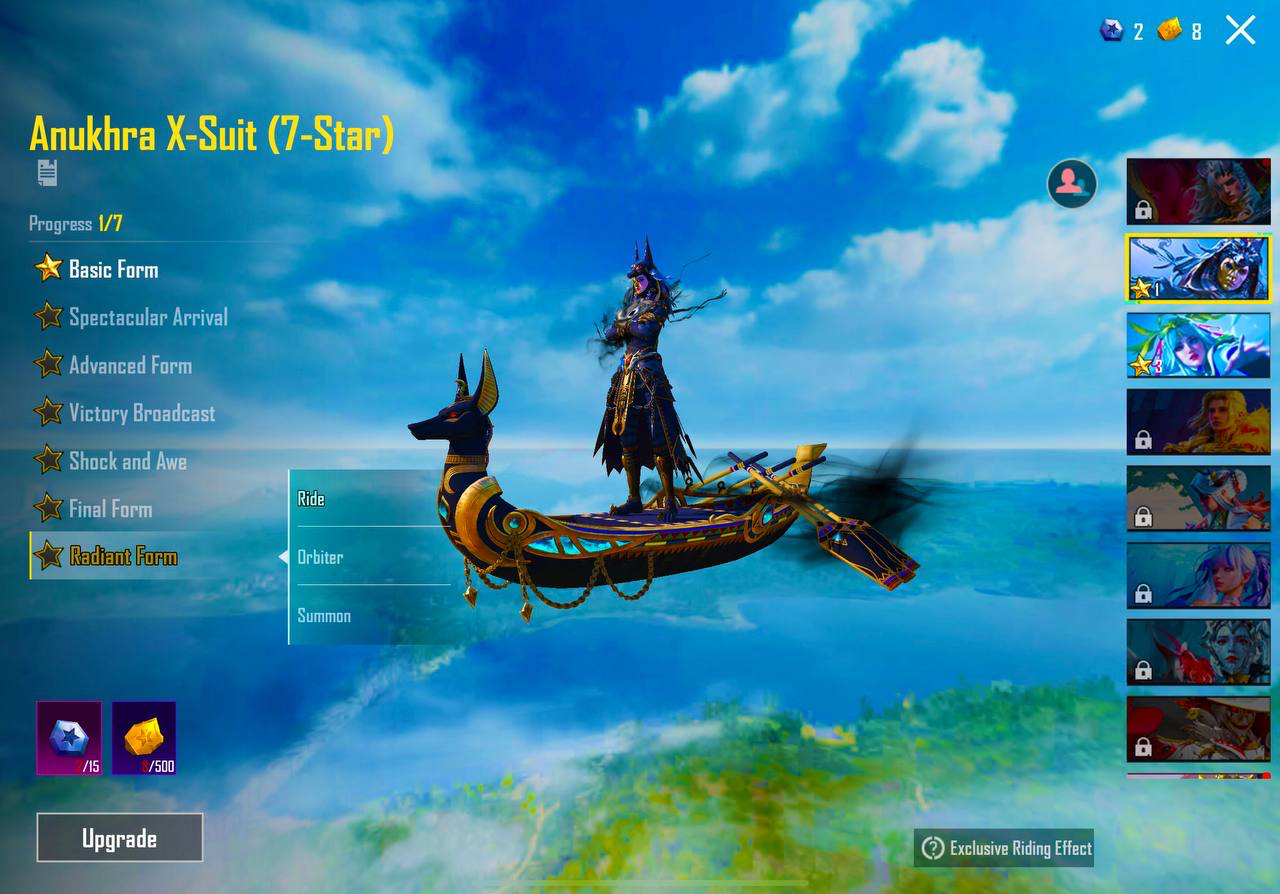Select the locked golden-haired suit thumbnail

[1198, 422]
